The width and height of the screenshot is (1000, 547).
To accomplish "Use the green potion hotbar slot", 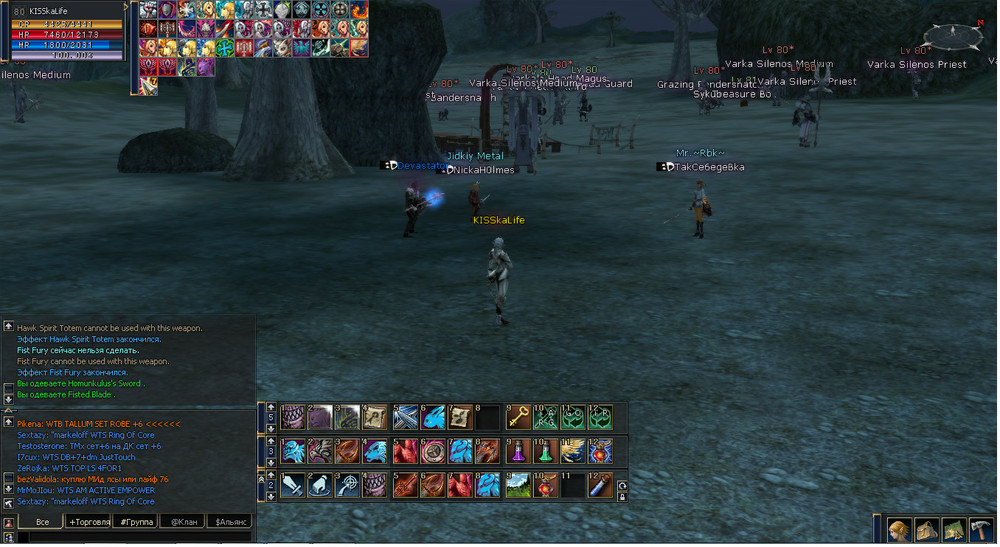I will (x=546, y=451).
